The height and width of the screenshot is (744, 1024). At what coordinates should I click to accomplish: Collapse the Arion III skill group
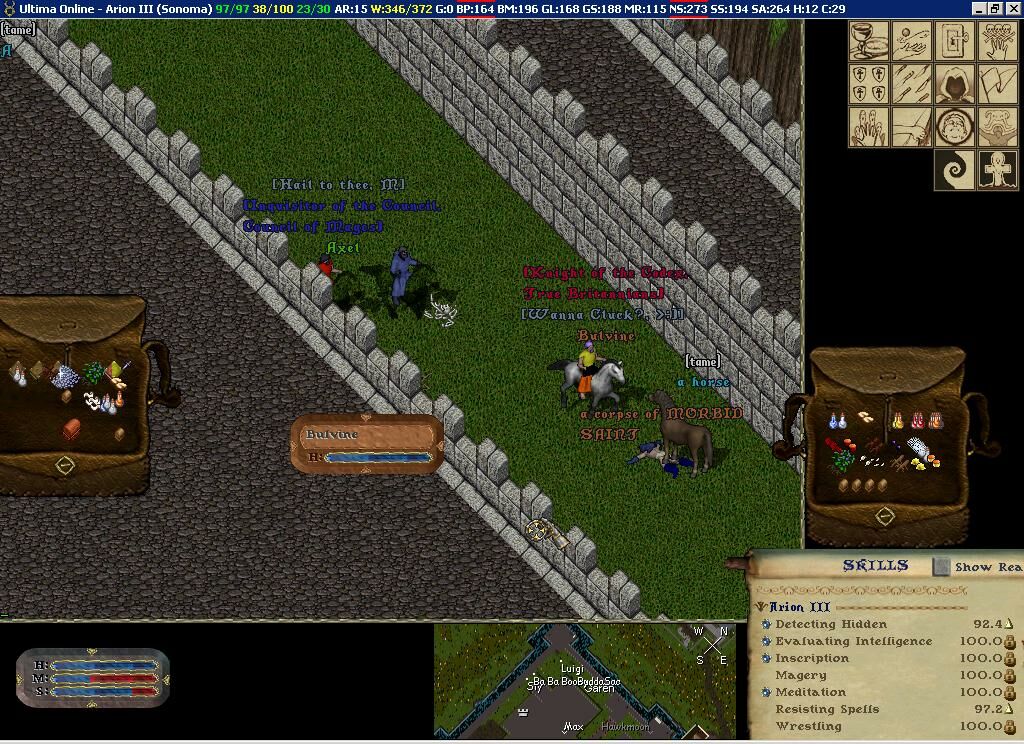pos(761,607)
